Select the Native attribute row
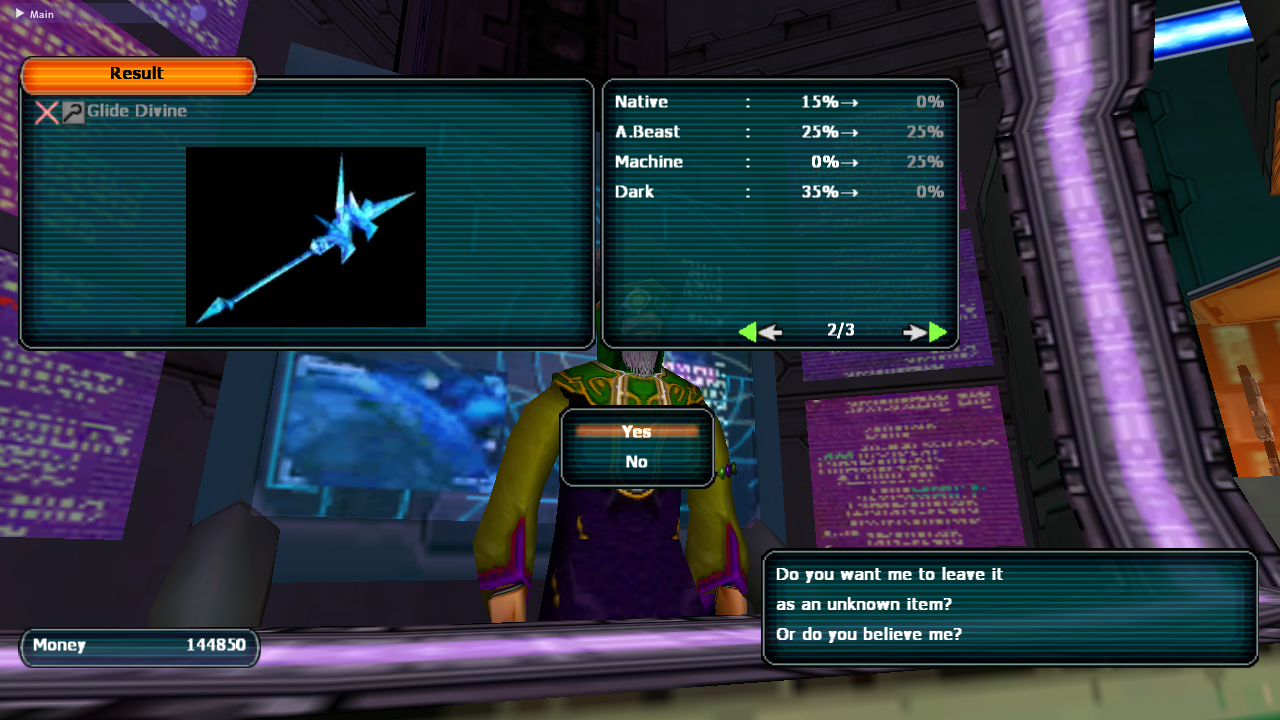1280x720 pixels. [x=780, y=101]
